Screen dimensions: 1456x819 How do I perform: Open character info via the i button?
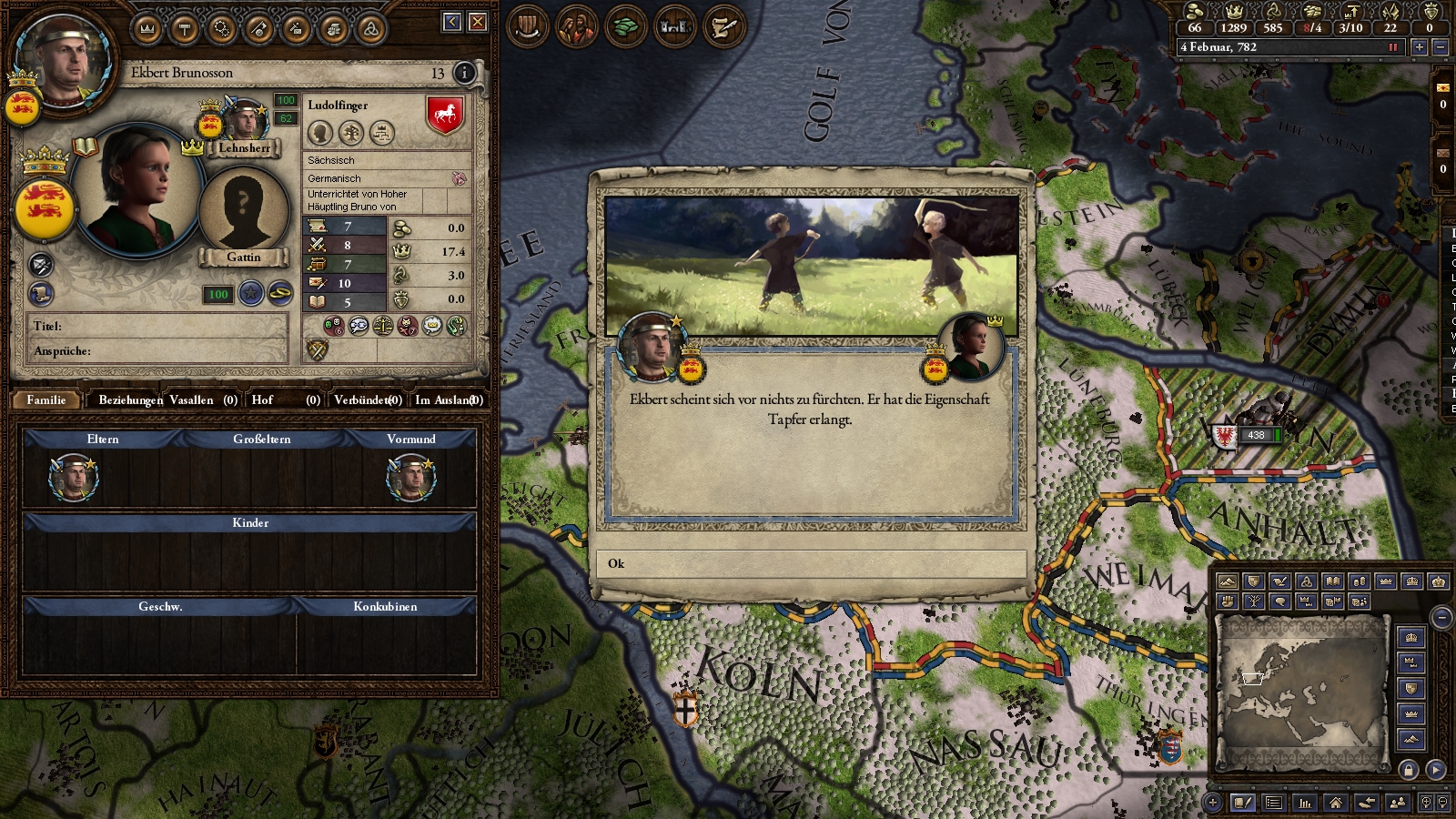coord(464,73)
